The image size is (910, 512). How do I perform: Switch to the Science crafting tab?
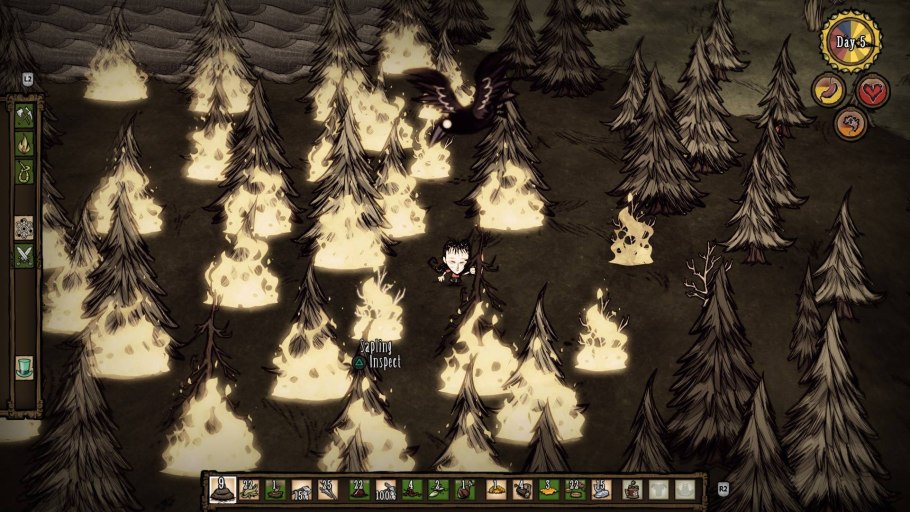coord(24,227)
